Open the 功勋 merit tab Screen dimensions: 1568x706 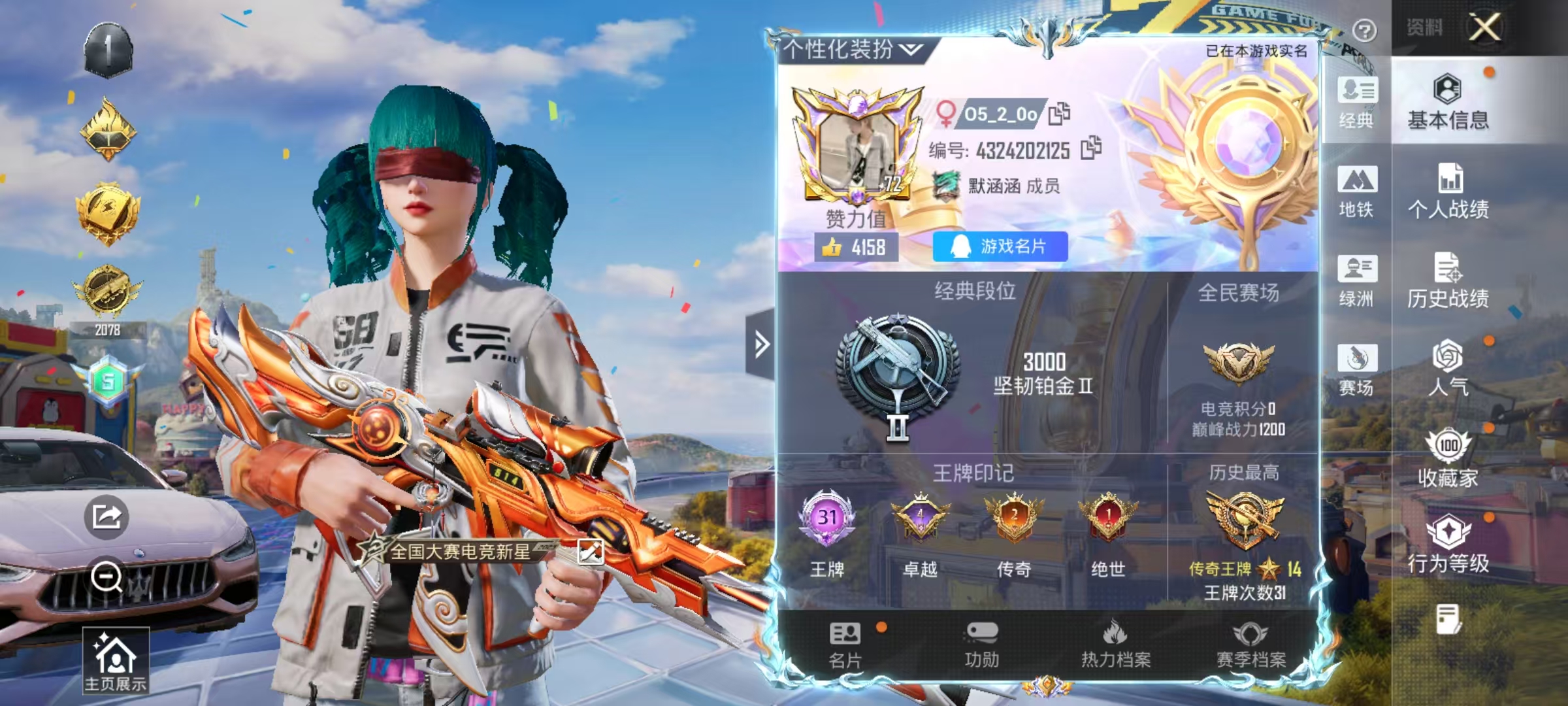981,645
